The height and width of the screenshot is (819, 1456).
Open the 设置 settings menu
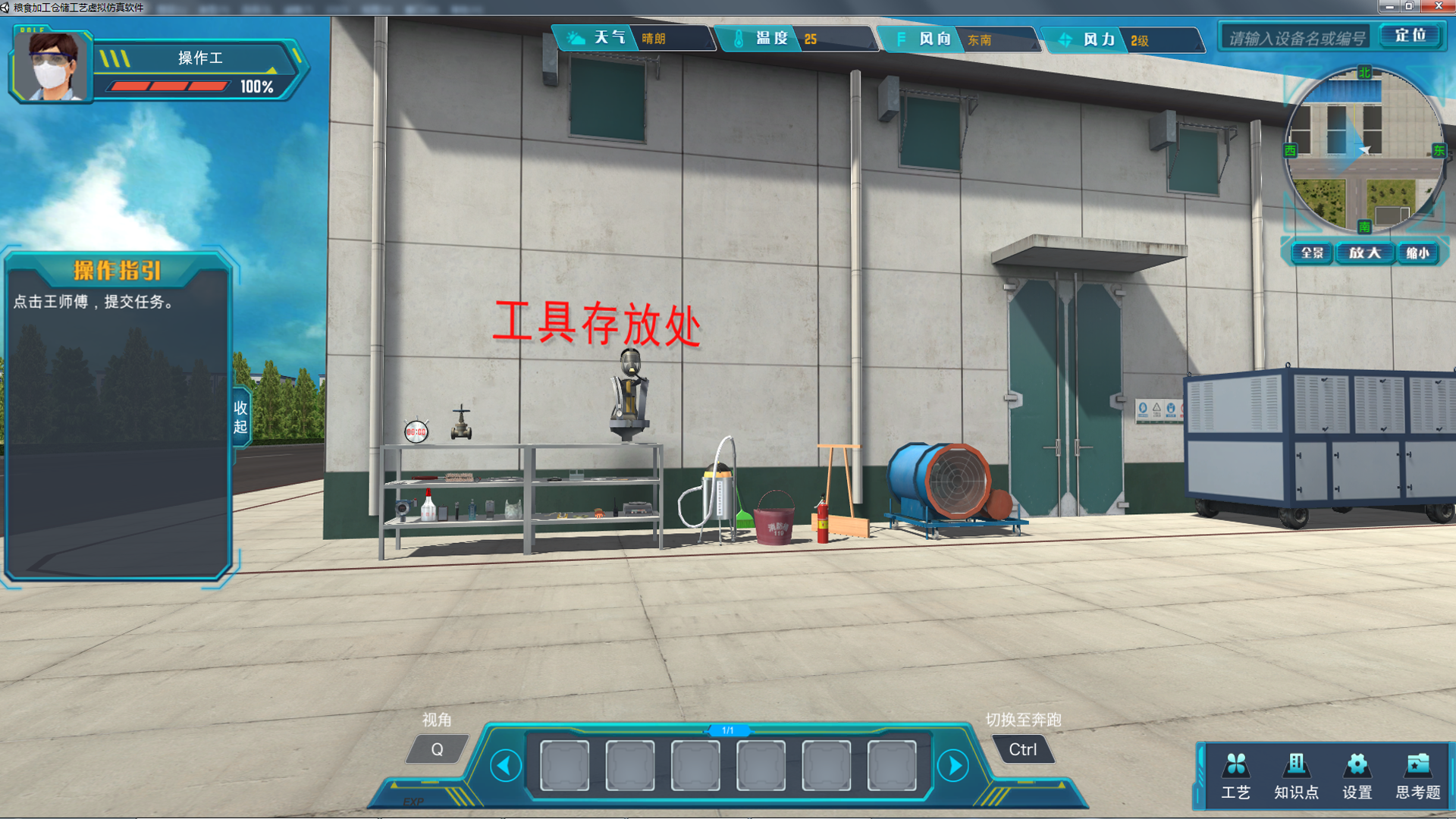click(x=1357, y=775)
